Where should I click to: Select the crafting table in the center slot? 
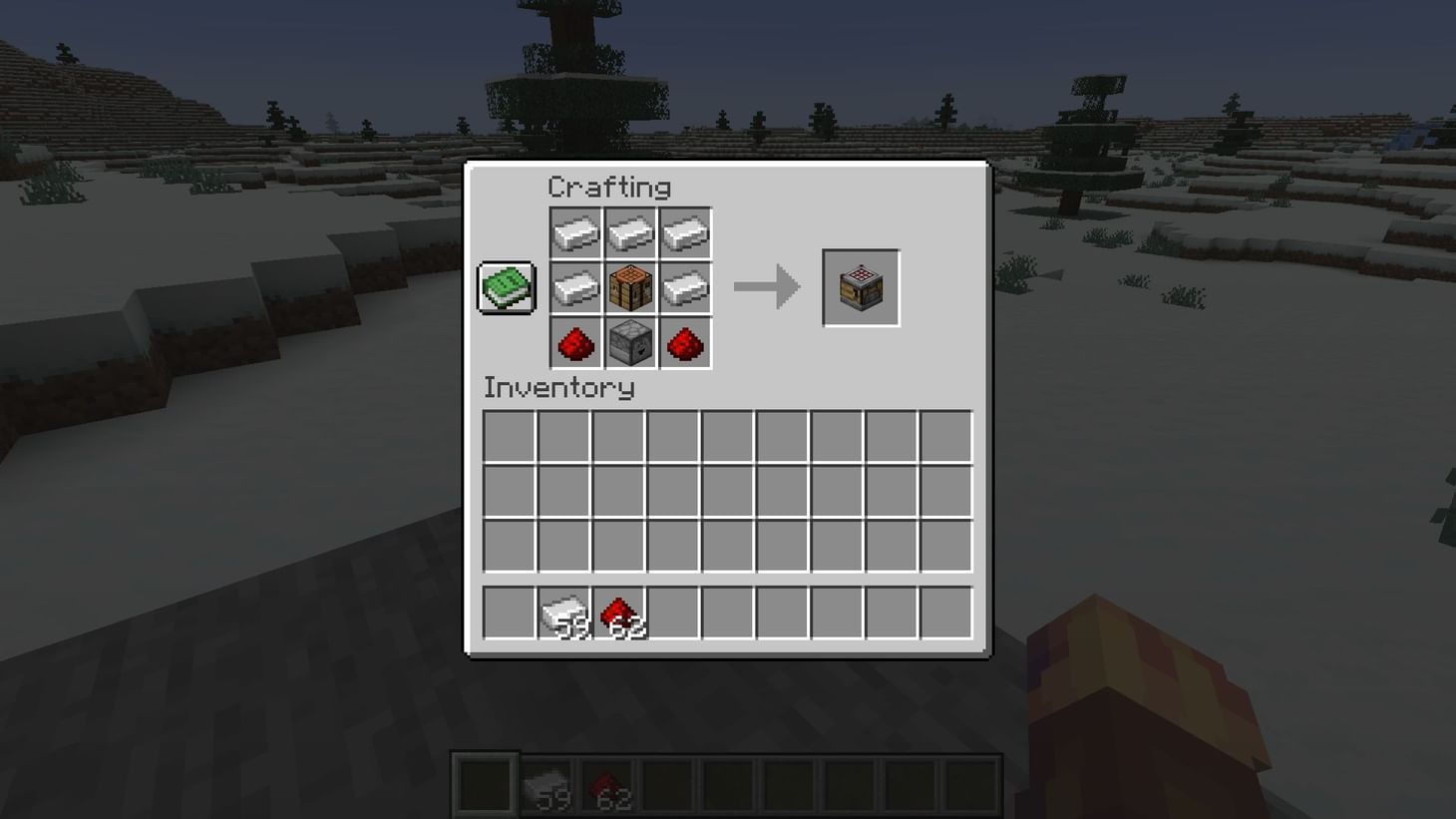point(630,287)
